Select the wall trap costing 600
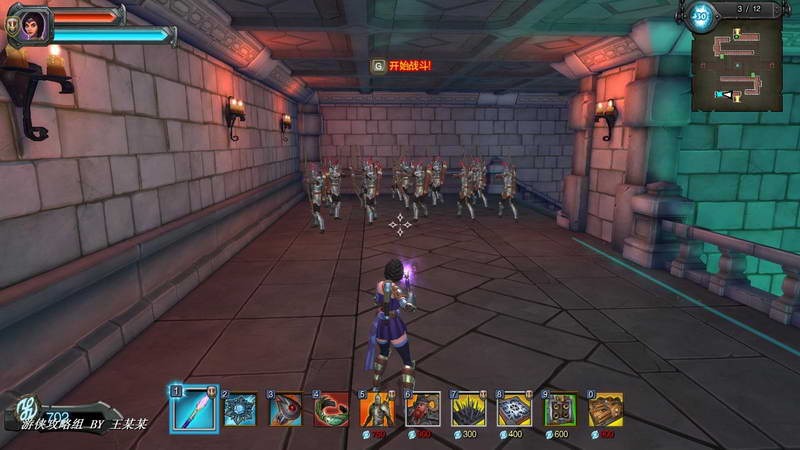This screenshot has height=450, width=800. (x=560, y=409)
